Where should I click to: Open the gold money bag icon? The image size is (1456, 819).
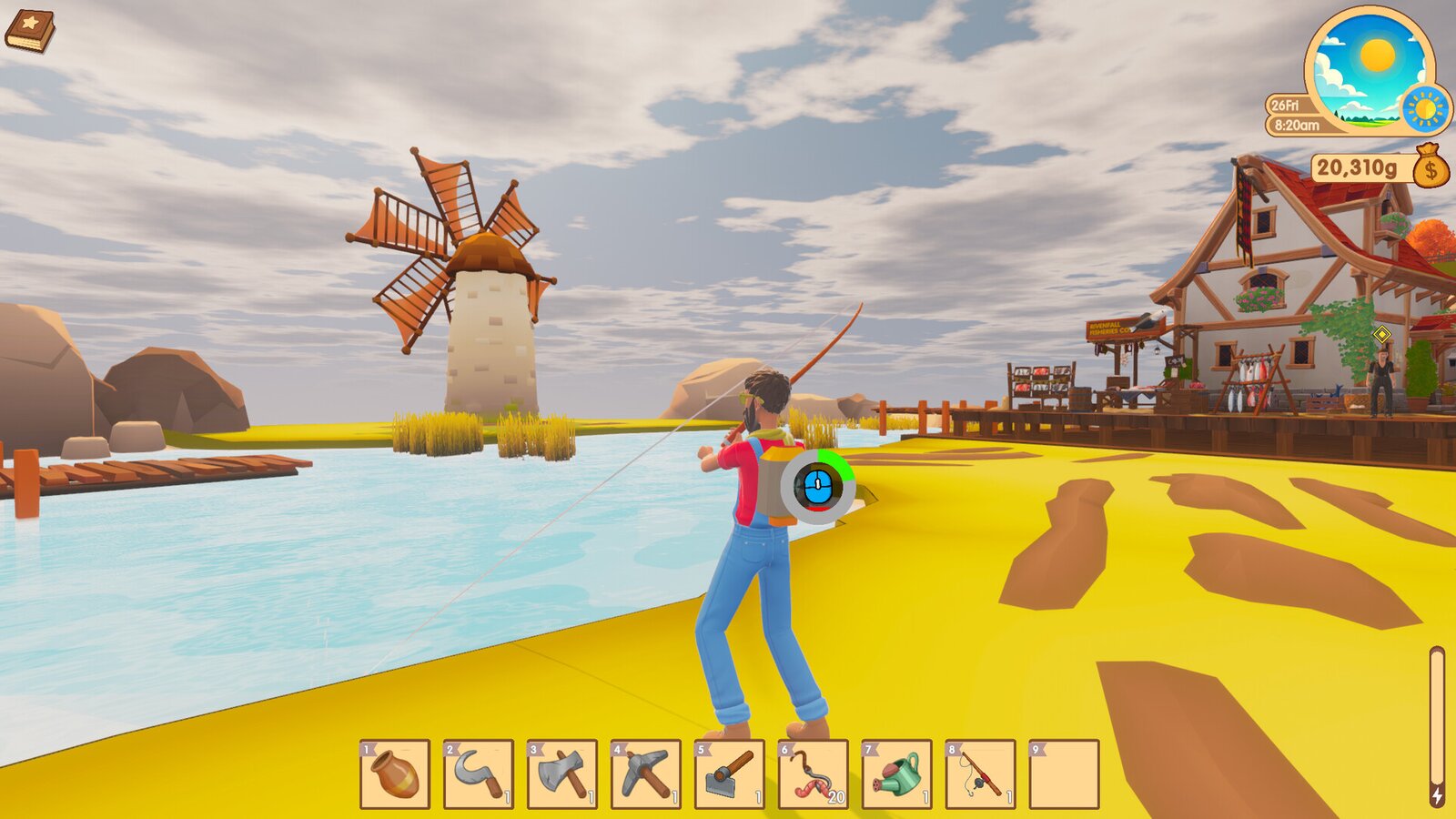click(1431, 167)
